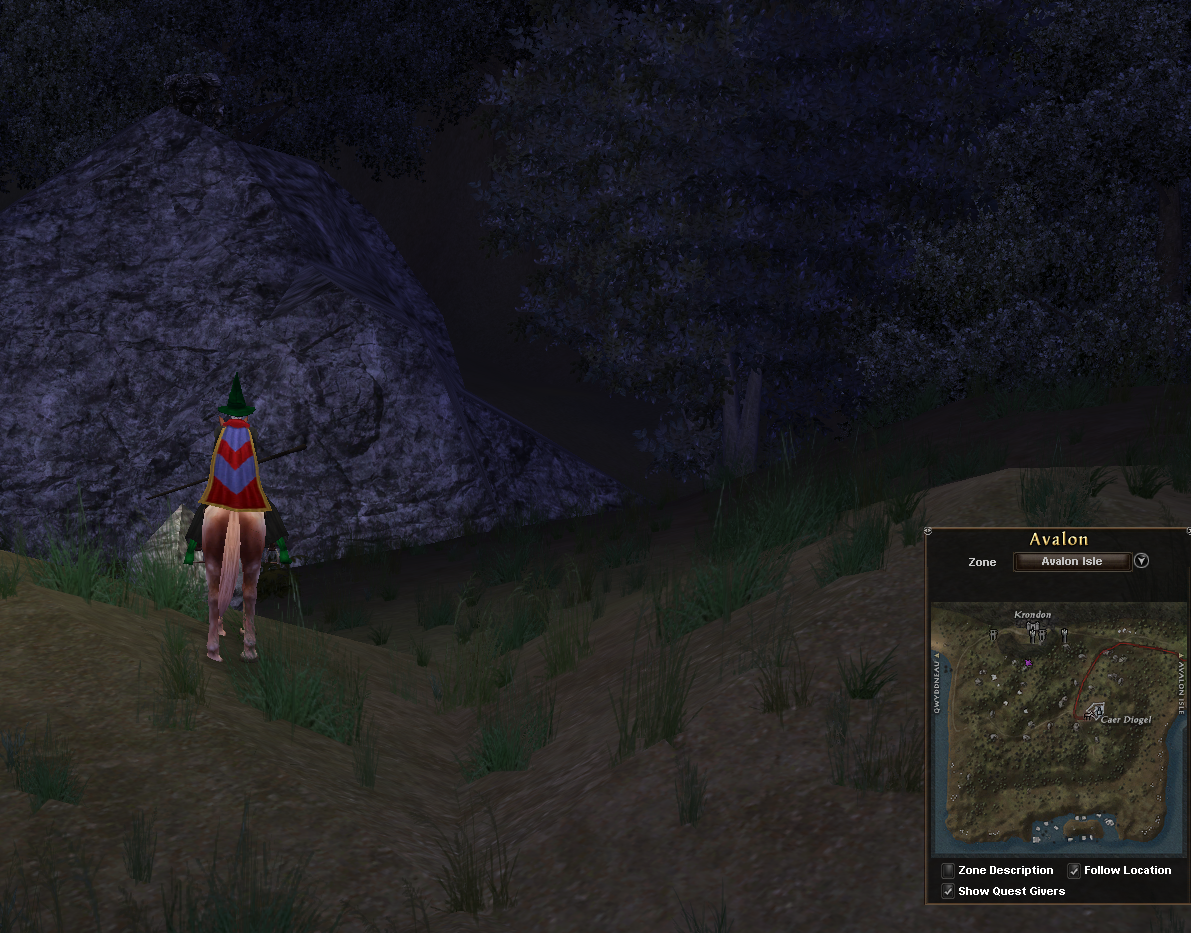1191x933 pixels.
Task: Untick the Follow Location checkbox
Action: pyautogui.click(x=1074, y=871)
